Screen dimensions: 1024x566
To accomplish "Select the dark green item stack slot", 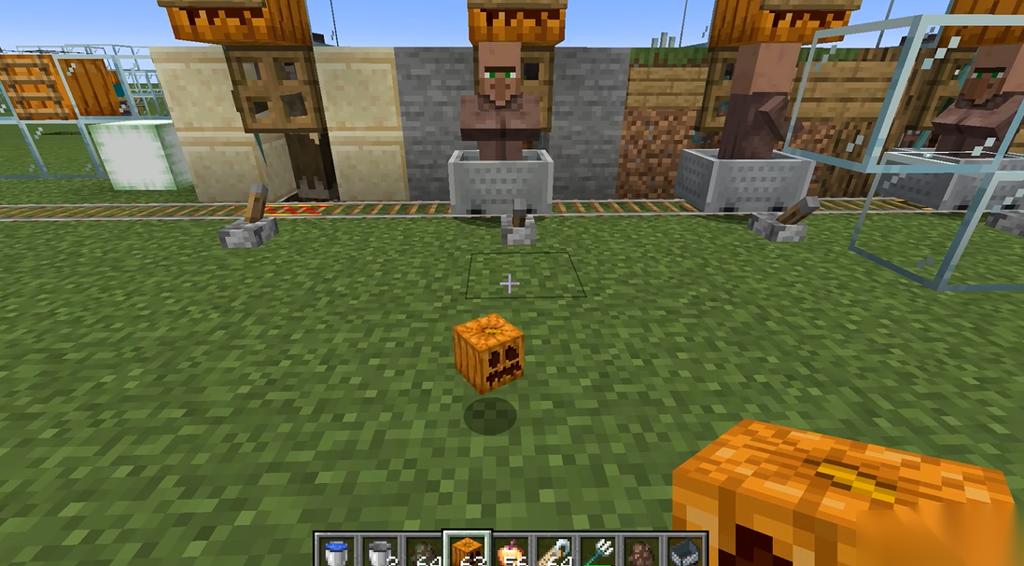I will [x=423, y=551].
